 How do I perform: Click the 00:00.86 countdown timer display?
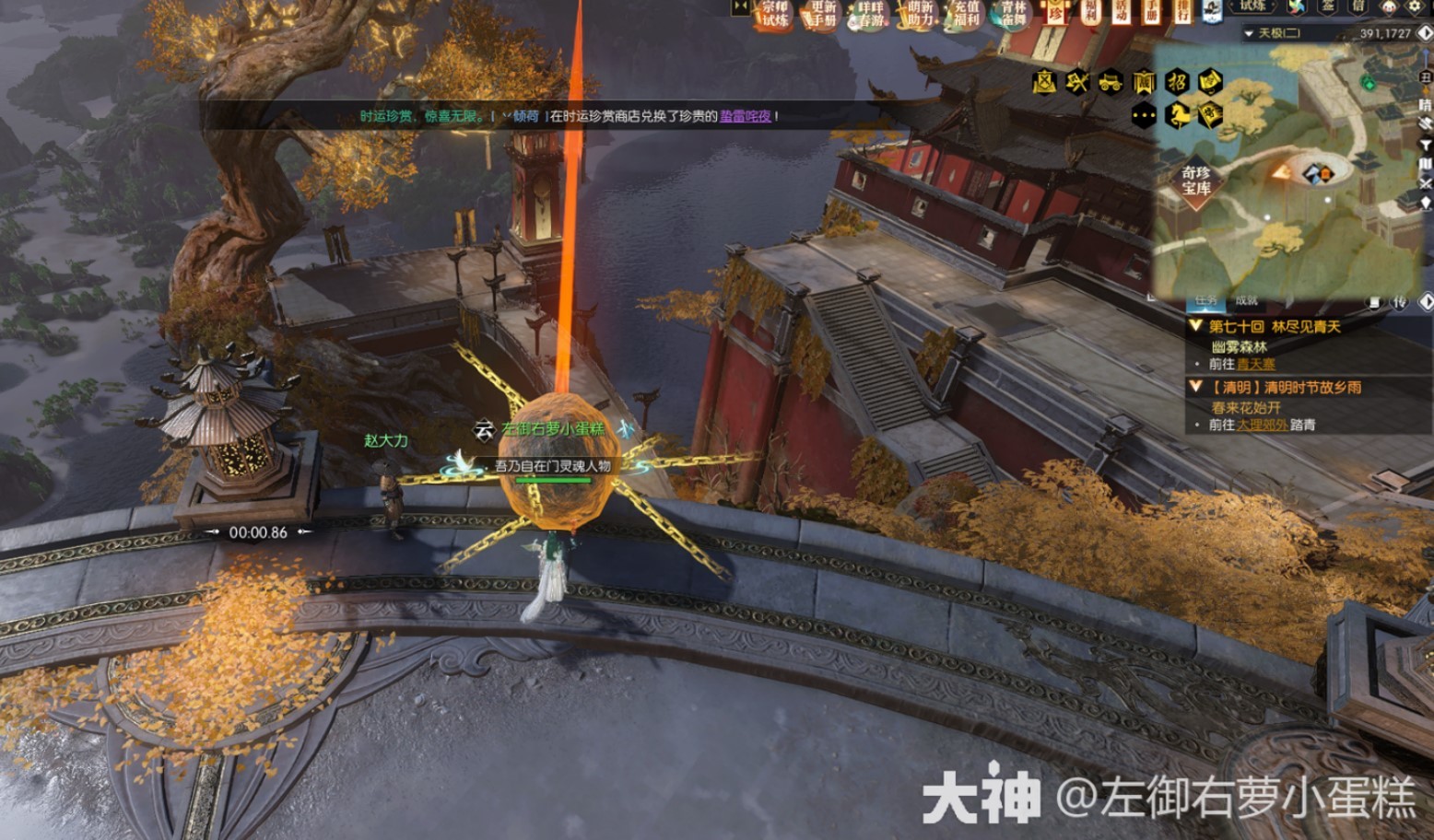tap(256, 531)
